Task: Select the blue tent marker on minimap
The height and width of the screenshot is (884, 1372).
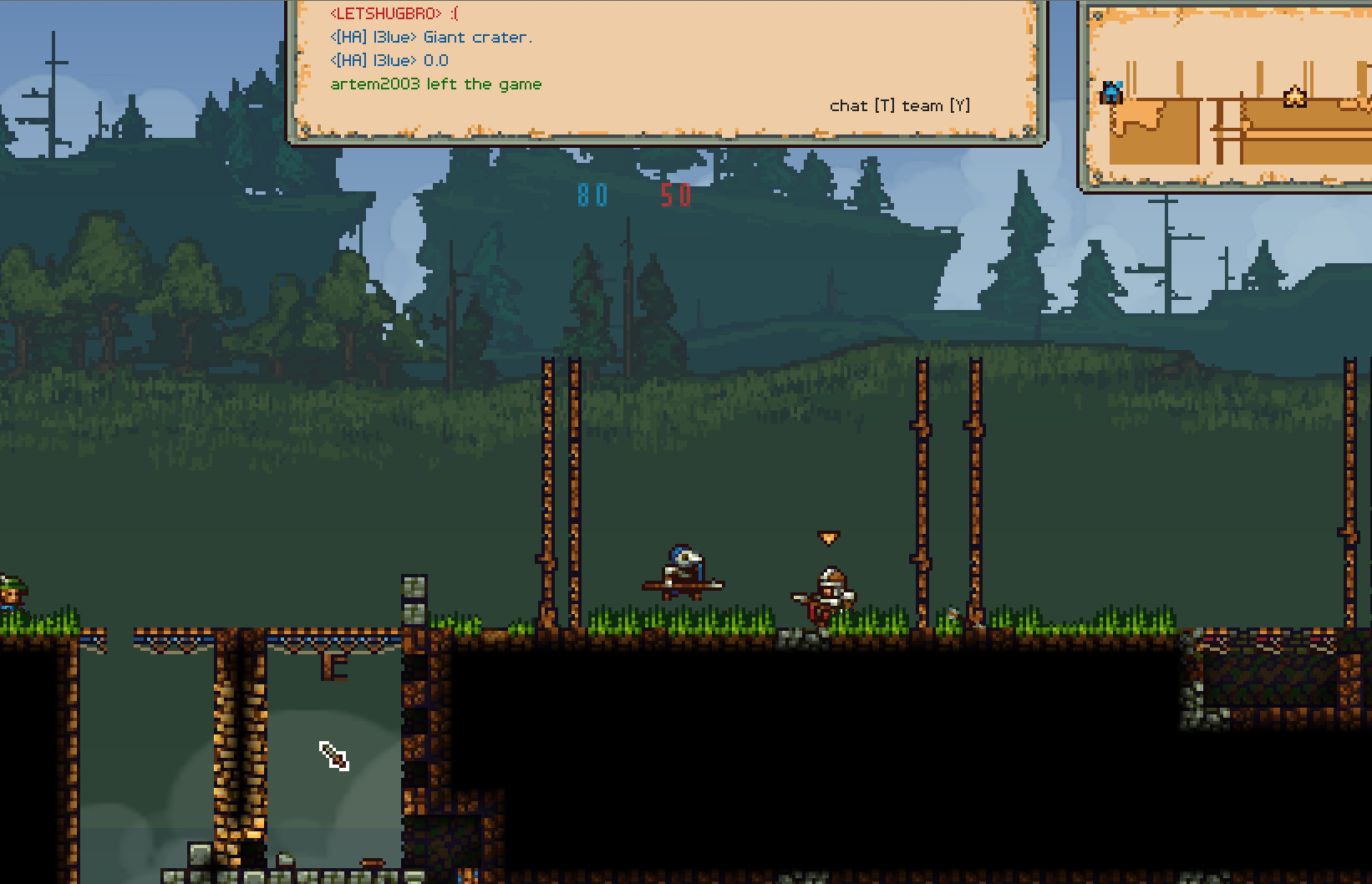Action: click(1111, 91)
